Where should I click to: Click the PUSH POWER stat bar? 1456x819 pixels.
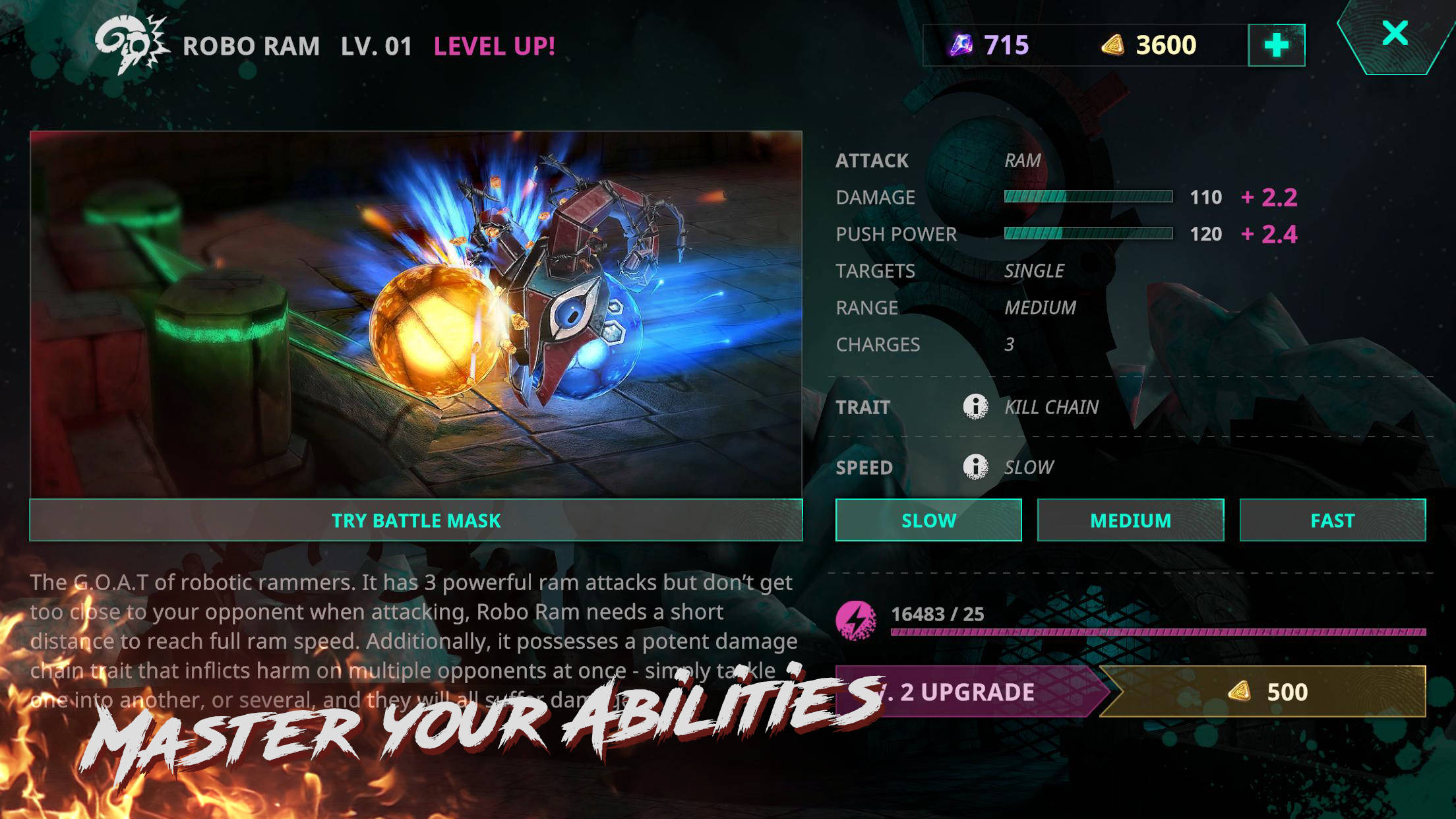[x=1089, y=233]
